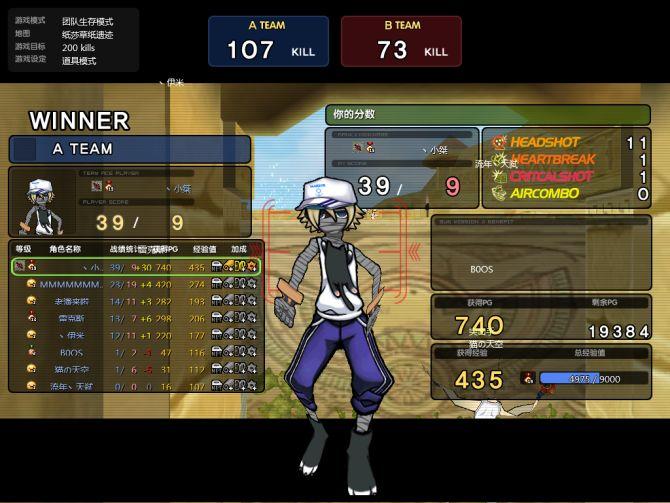Select player 雪克斯 in the results list
Viewport: 670px width, 503px height.
pos(135,318)
